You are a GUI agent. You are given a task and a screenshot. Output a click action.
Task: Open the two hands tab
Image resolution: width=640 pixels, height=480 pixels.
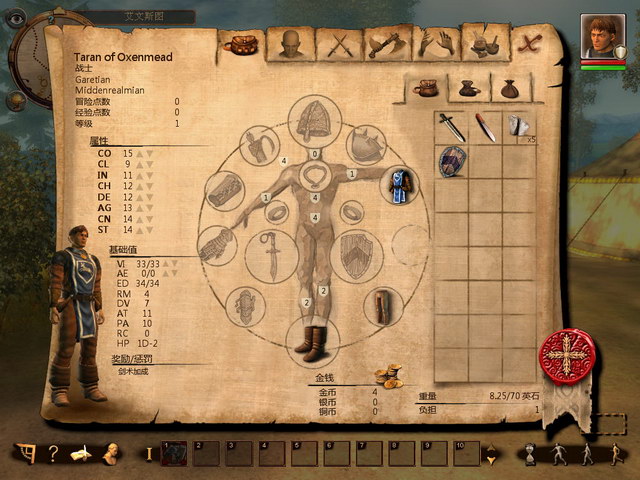(434, 44)
